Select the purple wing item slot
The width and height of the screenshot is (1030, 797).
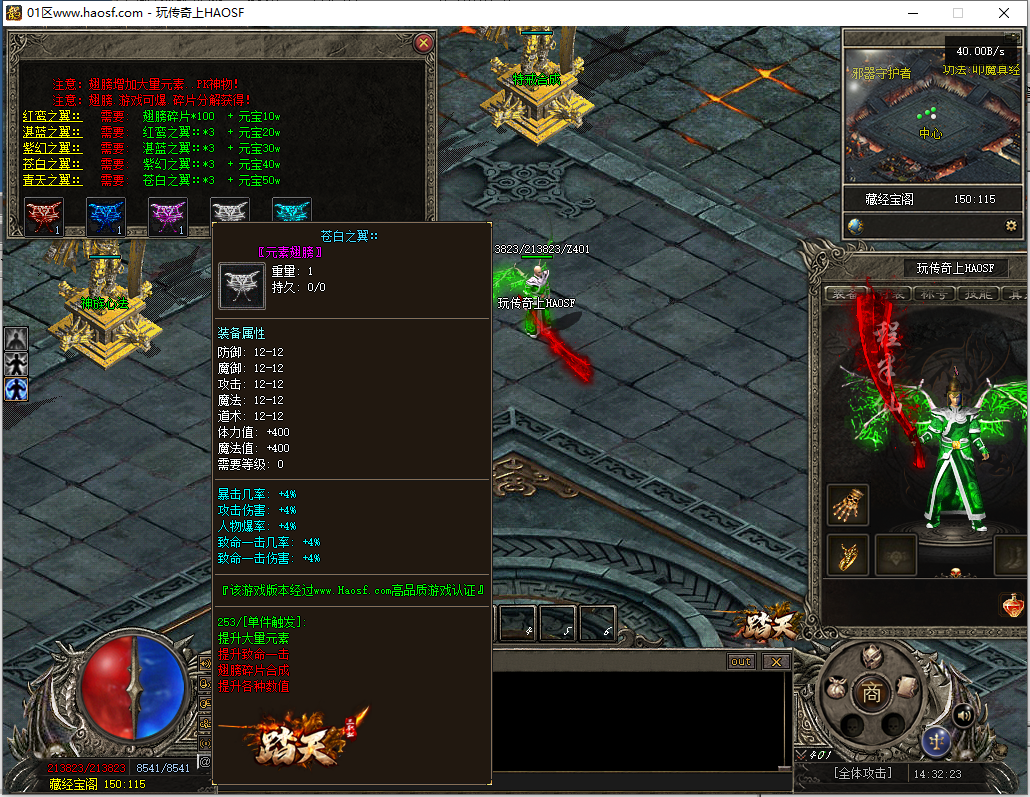[167, 215]
